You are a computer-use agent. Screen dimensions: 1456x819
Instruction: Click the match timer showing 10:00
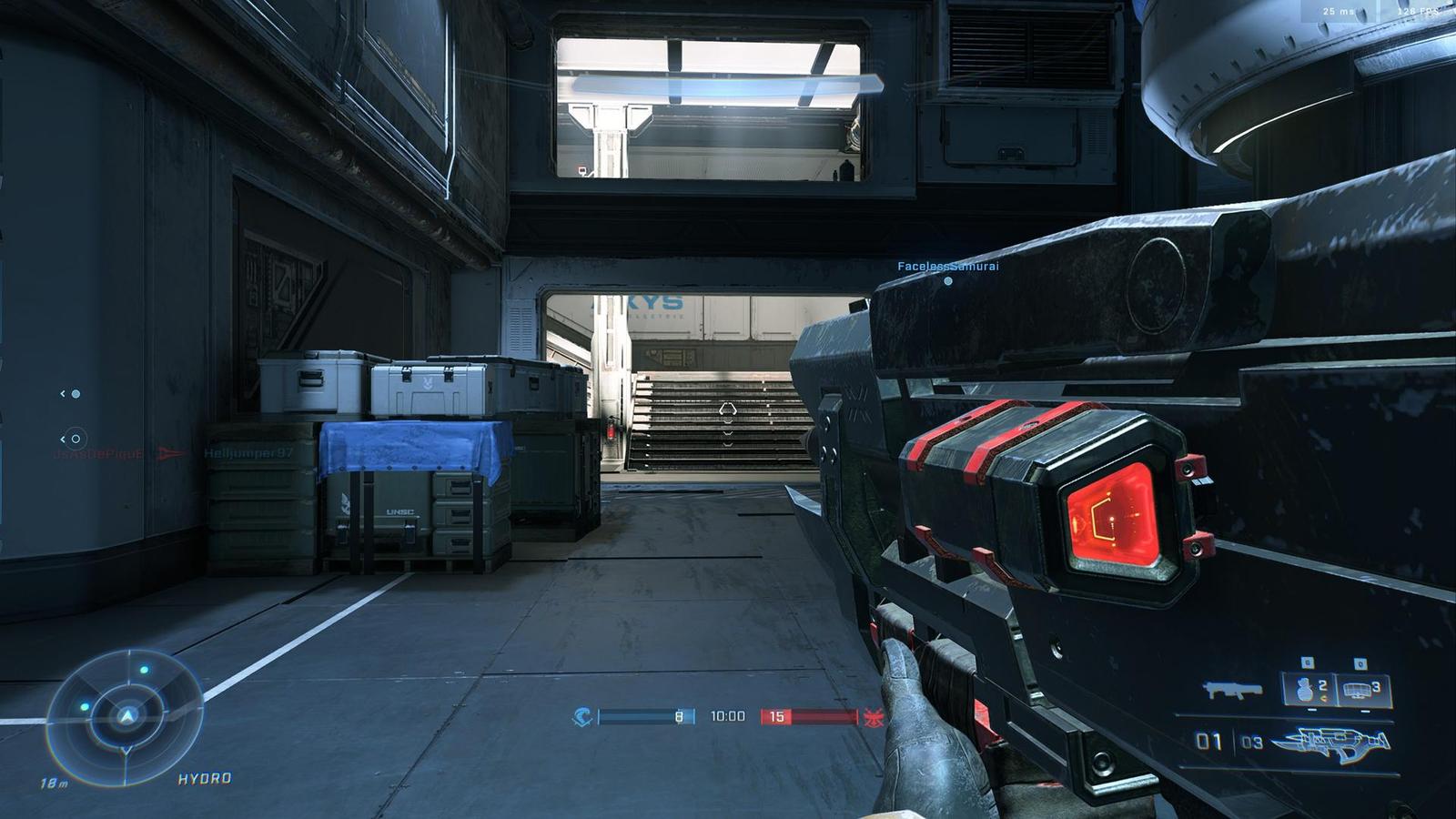point(727,716)
